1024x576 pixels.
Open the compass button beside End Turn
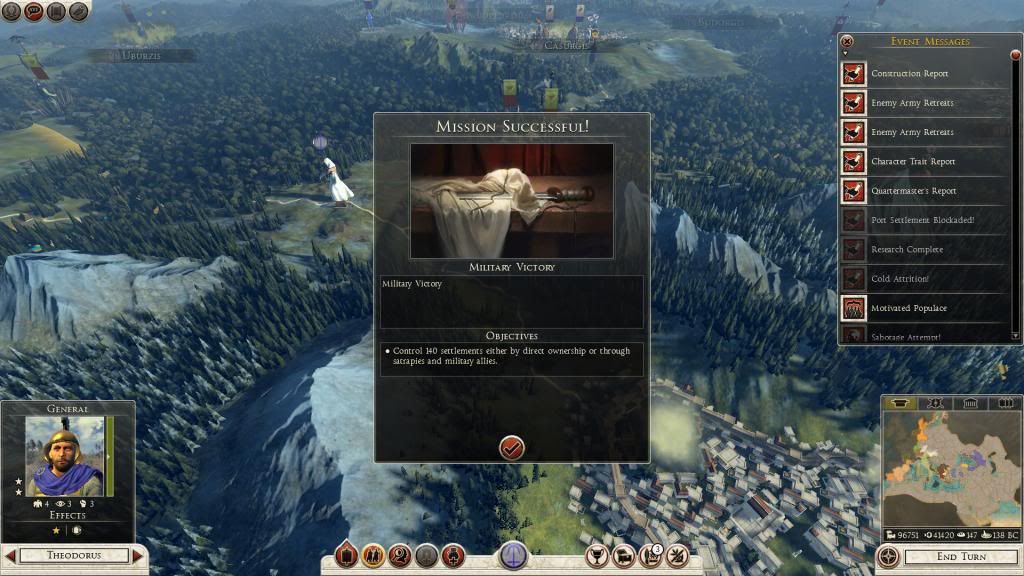pos(889,556)
